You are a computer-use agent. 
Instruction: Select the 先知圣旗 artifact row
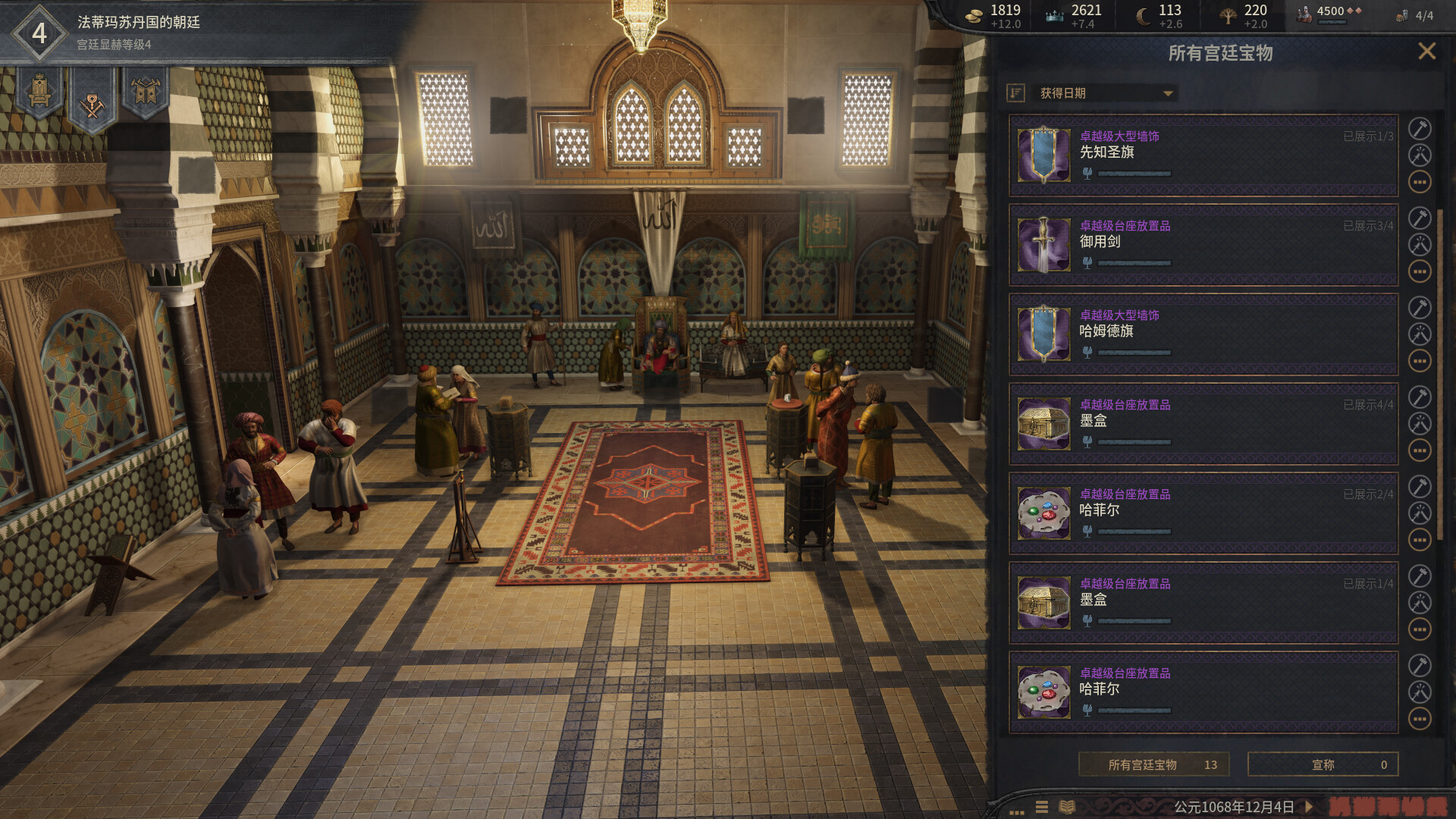pos(1203,155)
